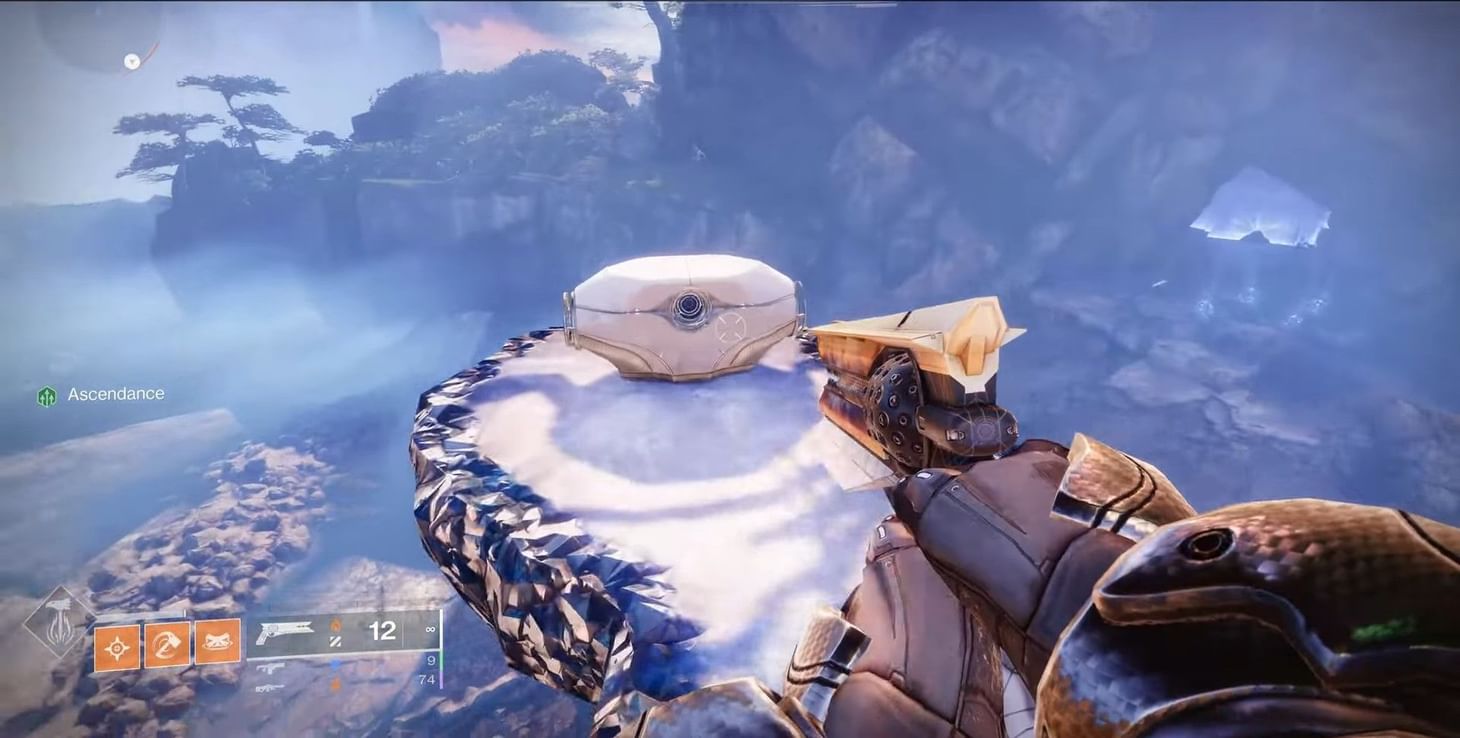Expand the radar compass circle
The height and width of the screenshot is (738, 1460).
[x=131, y=61]
